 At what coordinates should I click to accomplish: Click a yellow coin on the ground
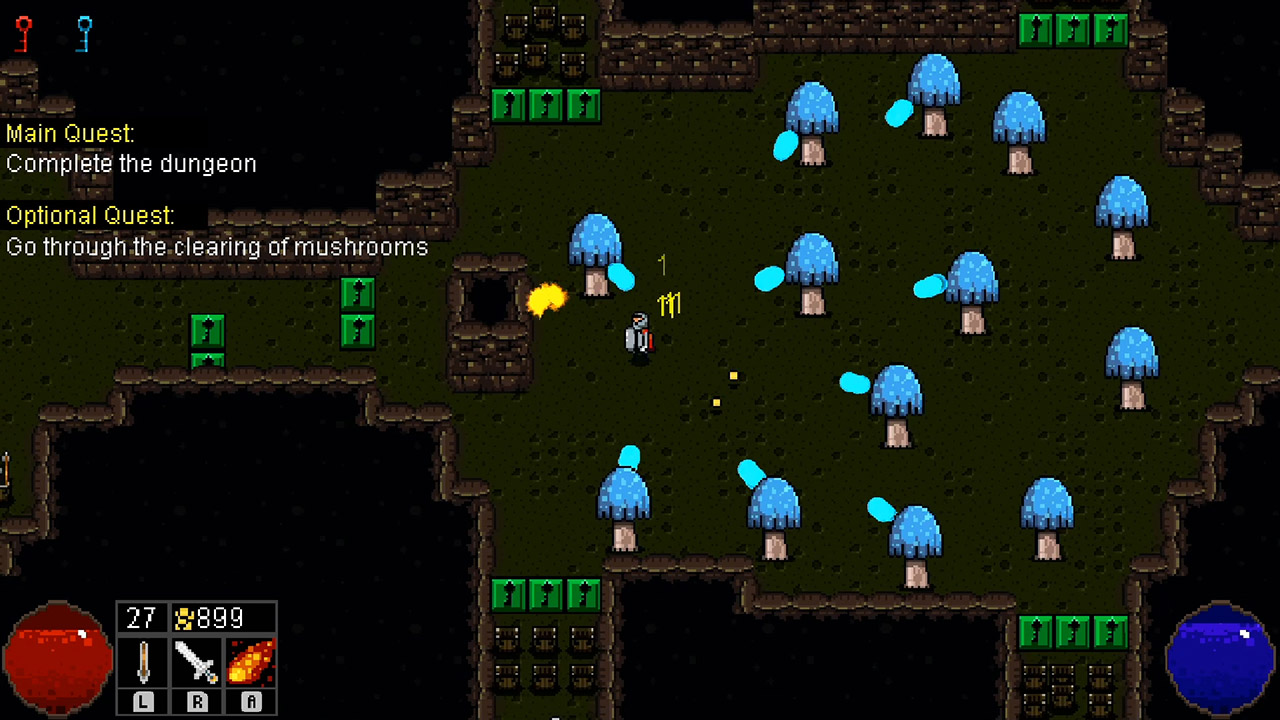(733, 376)
